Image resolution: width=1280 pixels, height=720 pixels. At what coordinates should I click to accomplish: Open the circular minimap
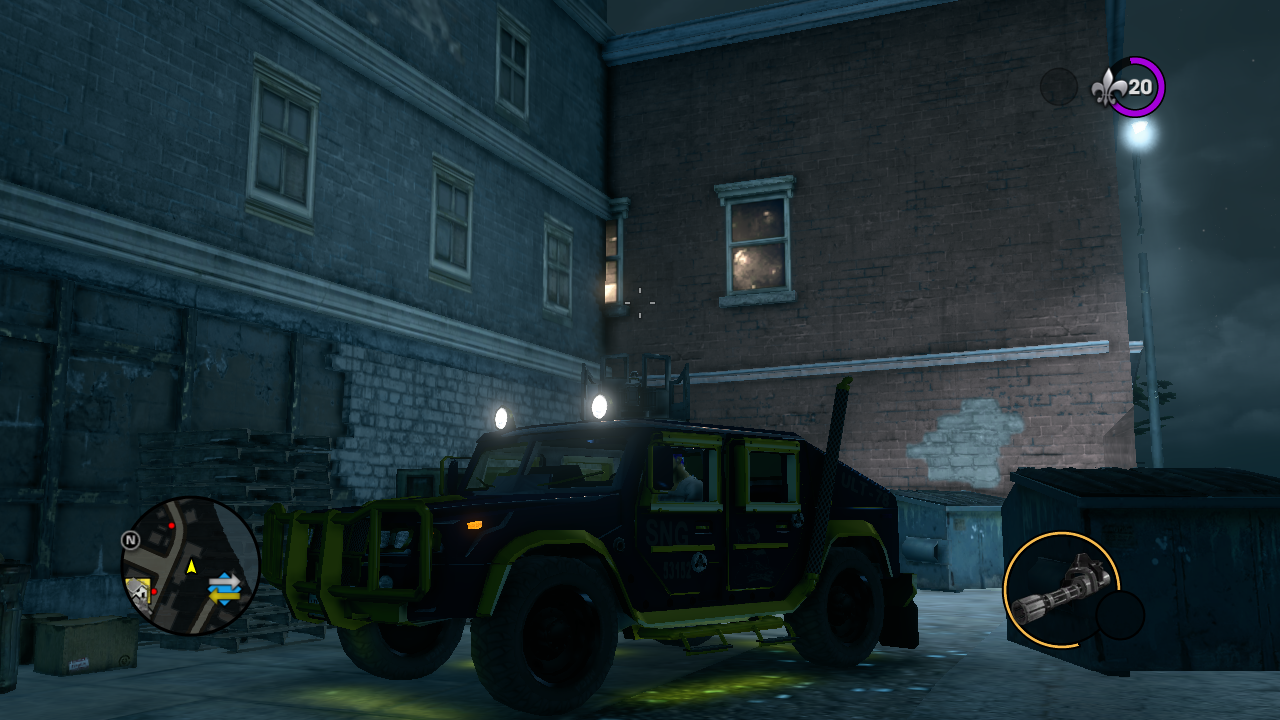[190, 566]
